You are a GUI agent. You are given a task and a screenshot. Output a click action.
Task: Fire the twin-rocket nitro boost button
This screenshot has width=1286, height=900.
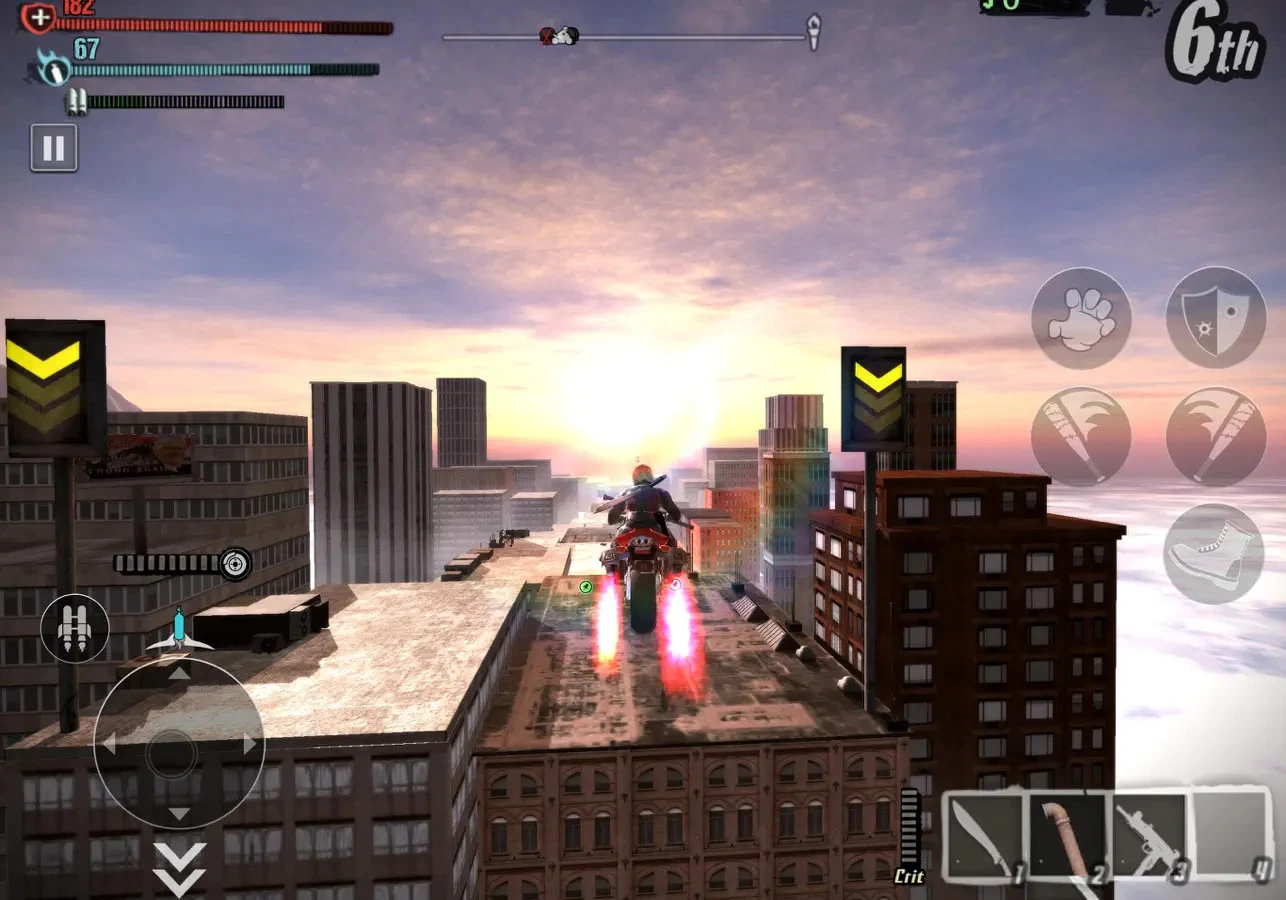click(x=75, y=628)
